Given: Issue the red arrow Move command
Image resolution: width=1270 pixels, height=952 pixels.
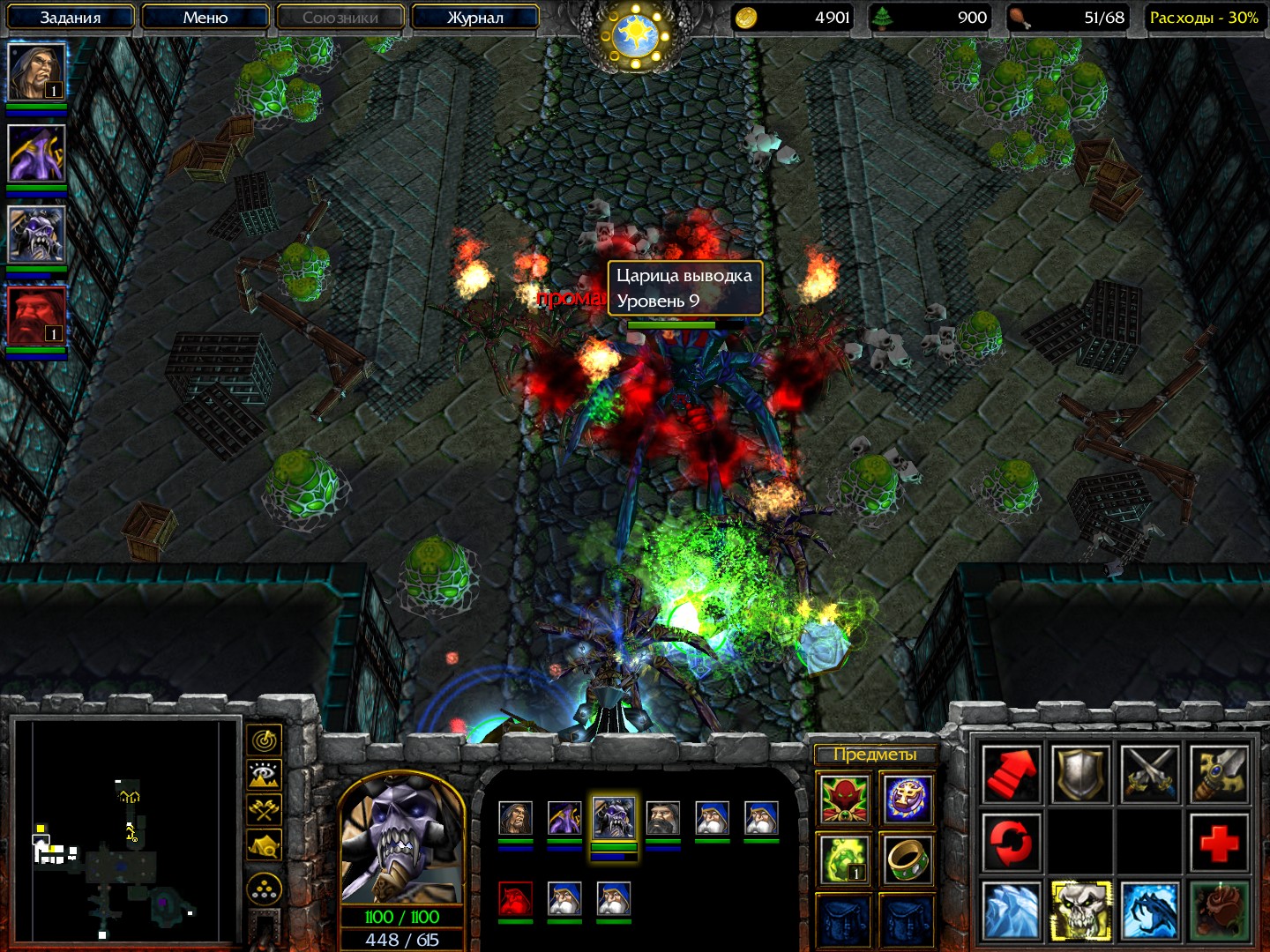Looking at the screenshot, I should [x=1011, y=774].
